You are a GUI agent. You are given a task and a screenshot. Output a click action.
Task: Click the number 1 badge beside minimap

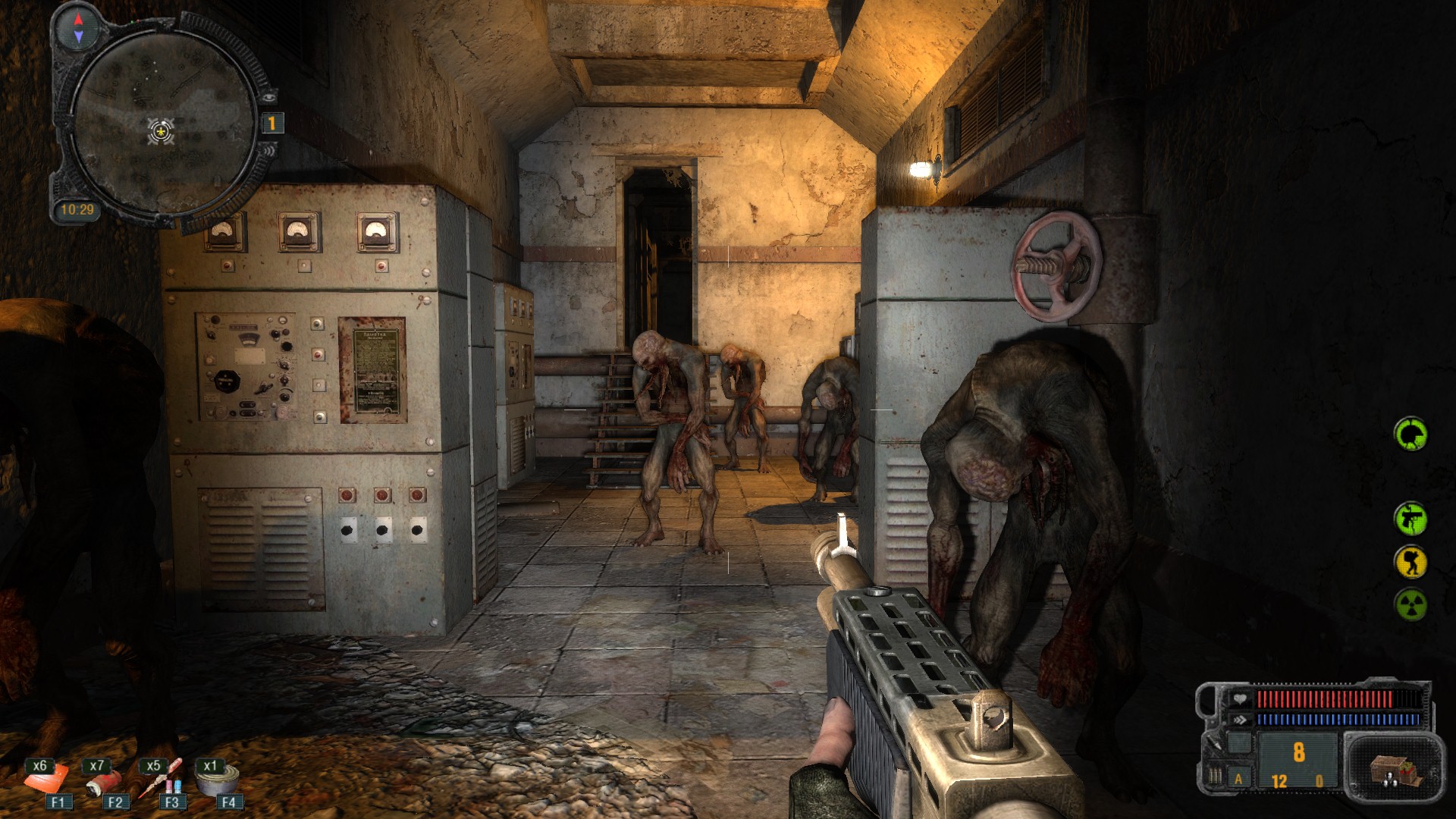271,123
